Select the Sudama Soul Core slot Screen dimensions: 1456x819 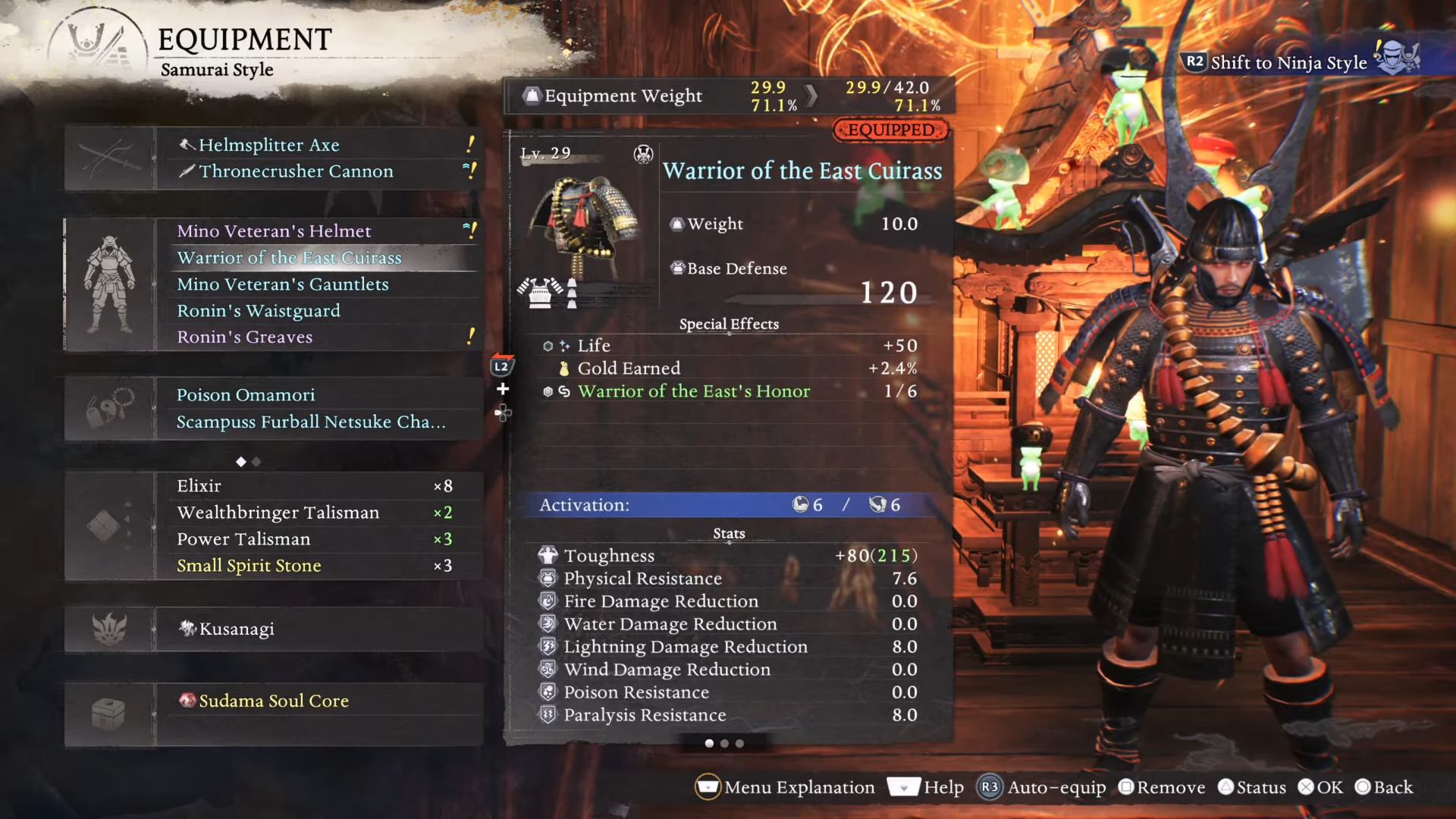pyautogui.click(x=274, y=701)
